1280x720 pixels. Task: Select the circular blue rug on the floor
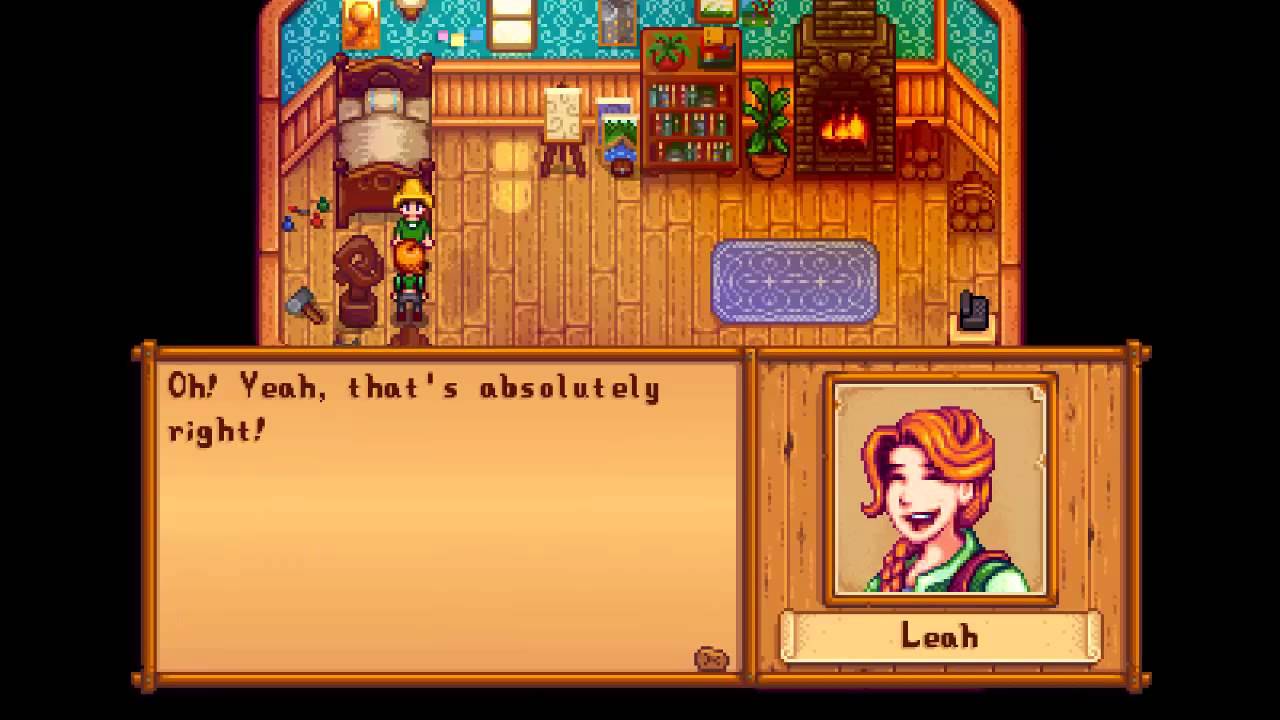[x=795, y=283]
